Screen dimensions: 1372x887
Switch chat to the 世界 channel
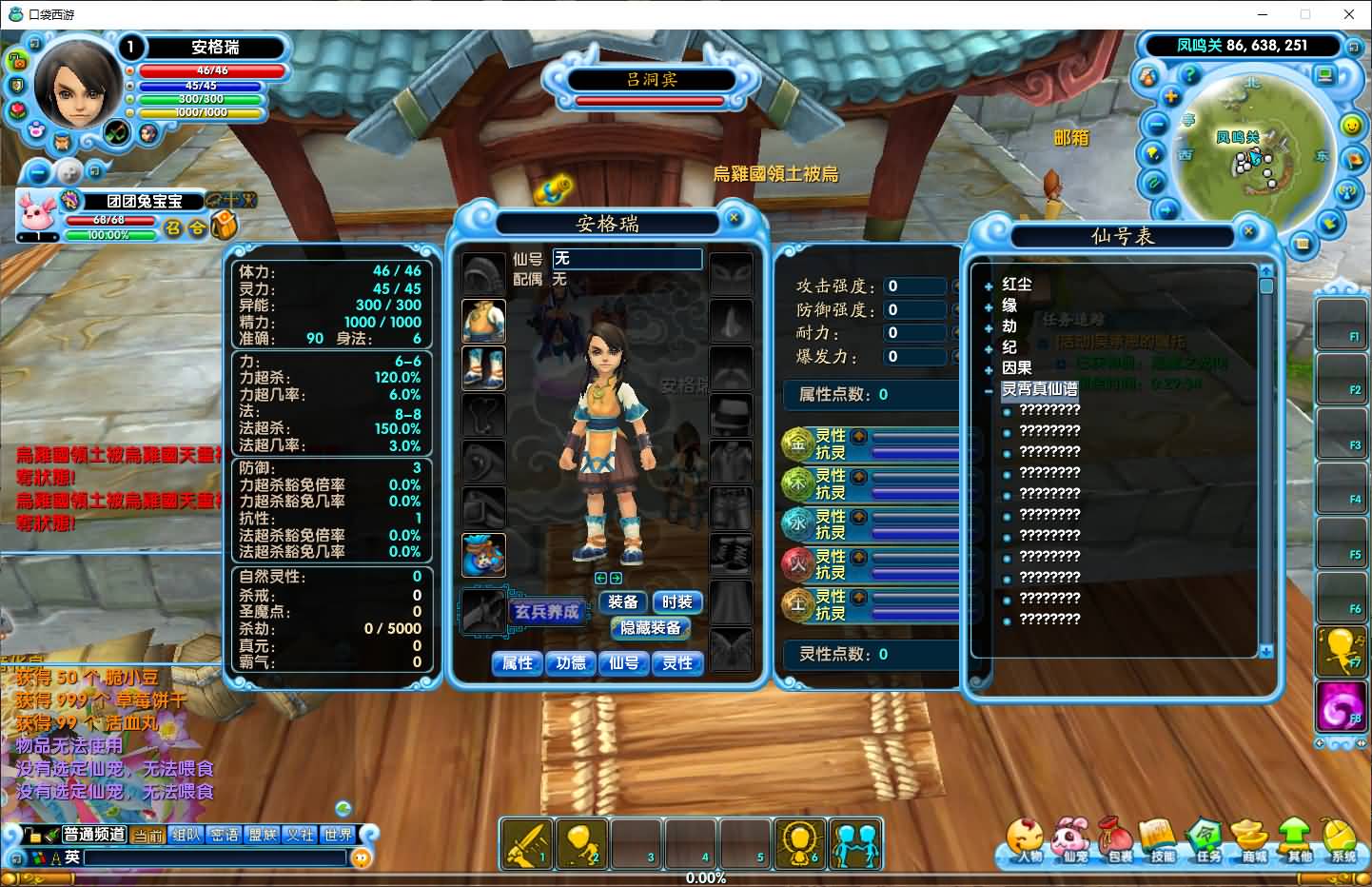pyautogui.click(x=338, y=835)
